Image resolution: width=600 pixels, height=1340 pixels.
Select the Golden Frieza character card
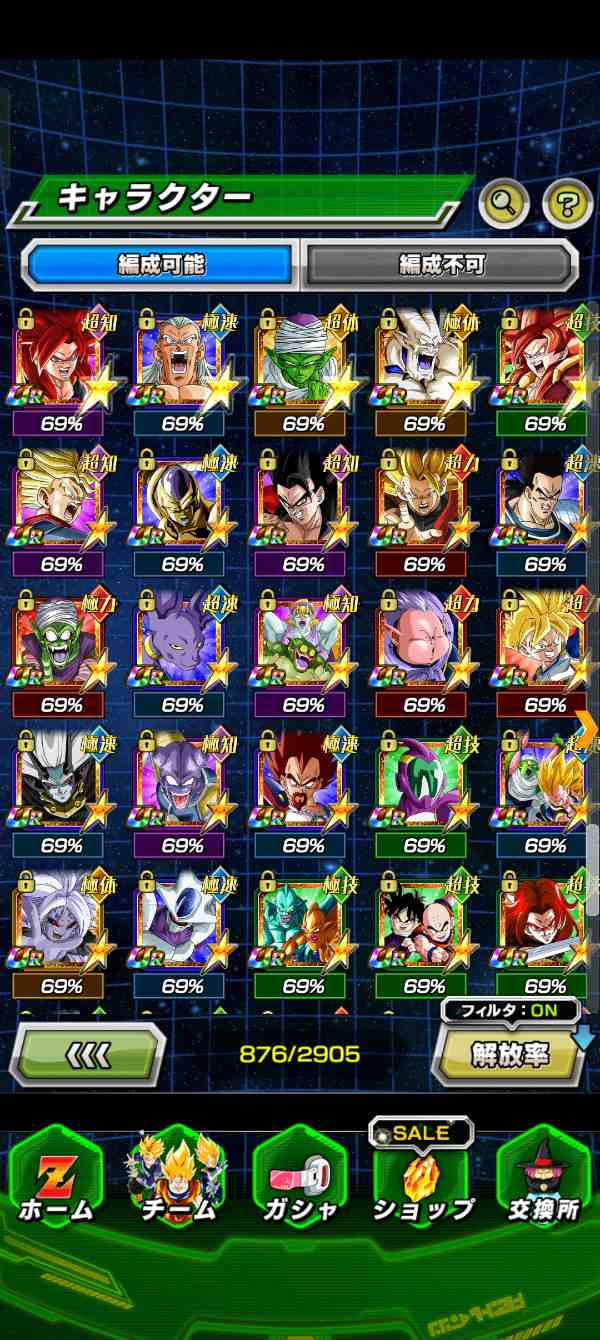(181, 501)
